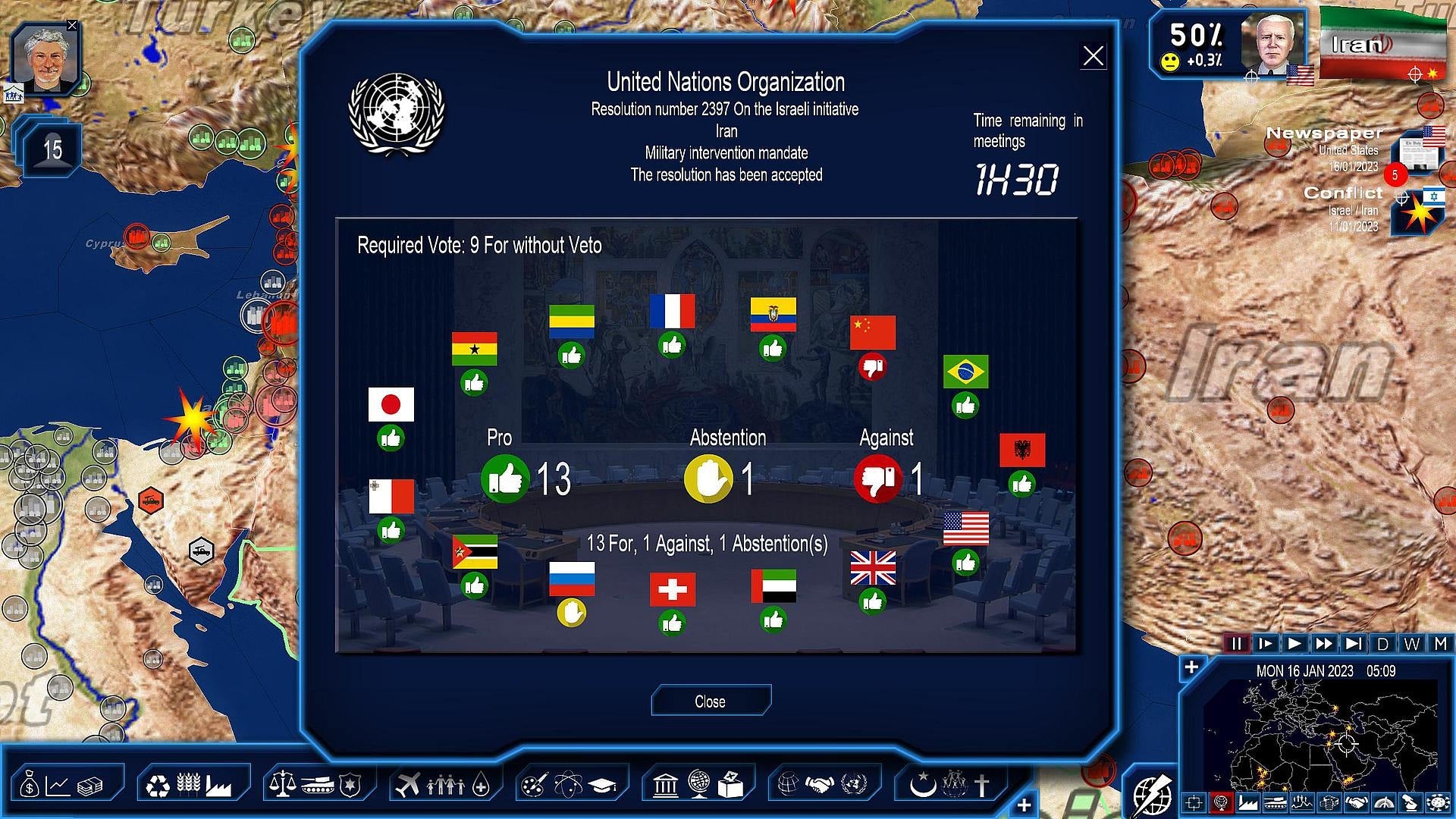
Task: Click the 50% popularity gauge
Action: [1198, 34]
